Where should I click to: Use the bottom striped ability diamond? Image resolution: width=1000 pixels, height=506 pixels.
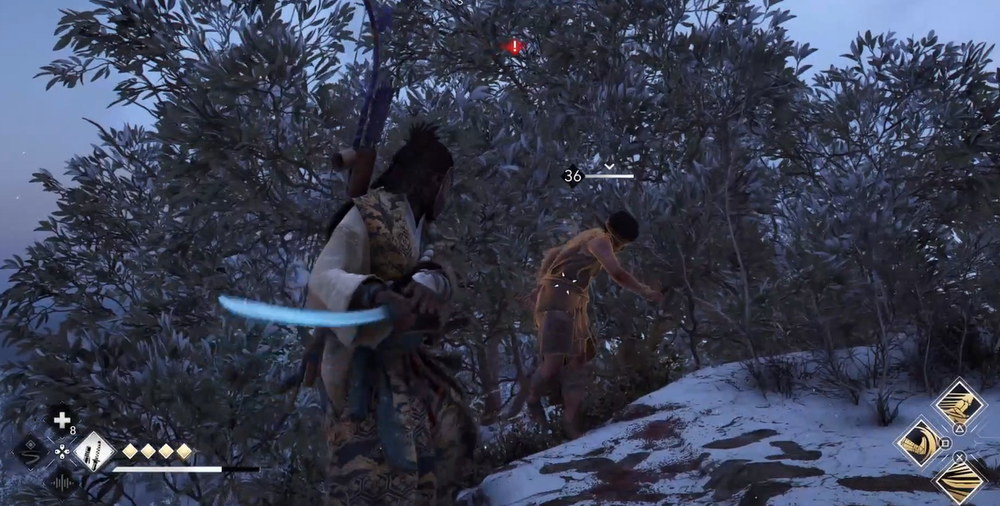pos(959,481)
